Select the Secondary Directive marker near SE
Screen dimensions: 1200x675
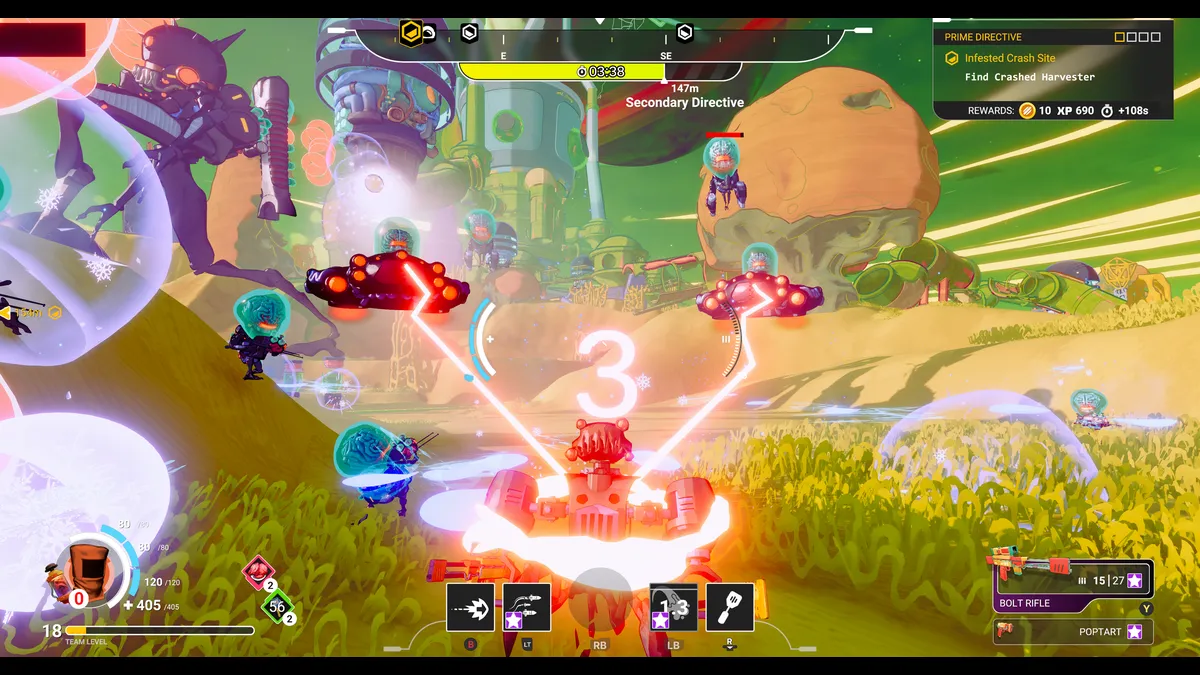[685, 33]
